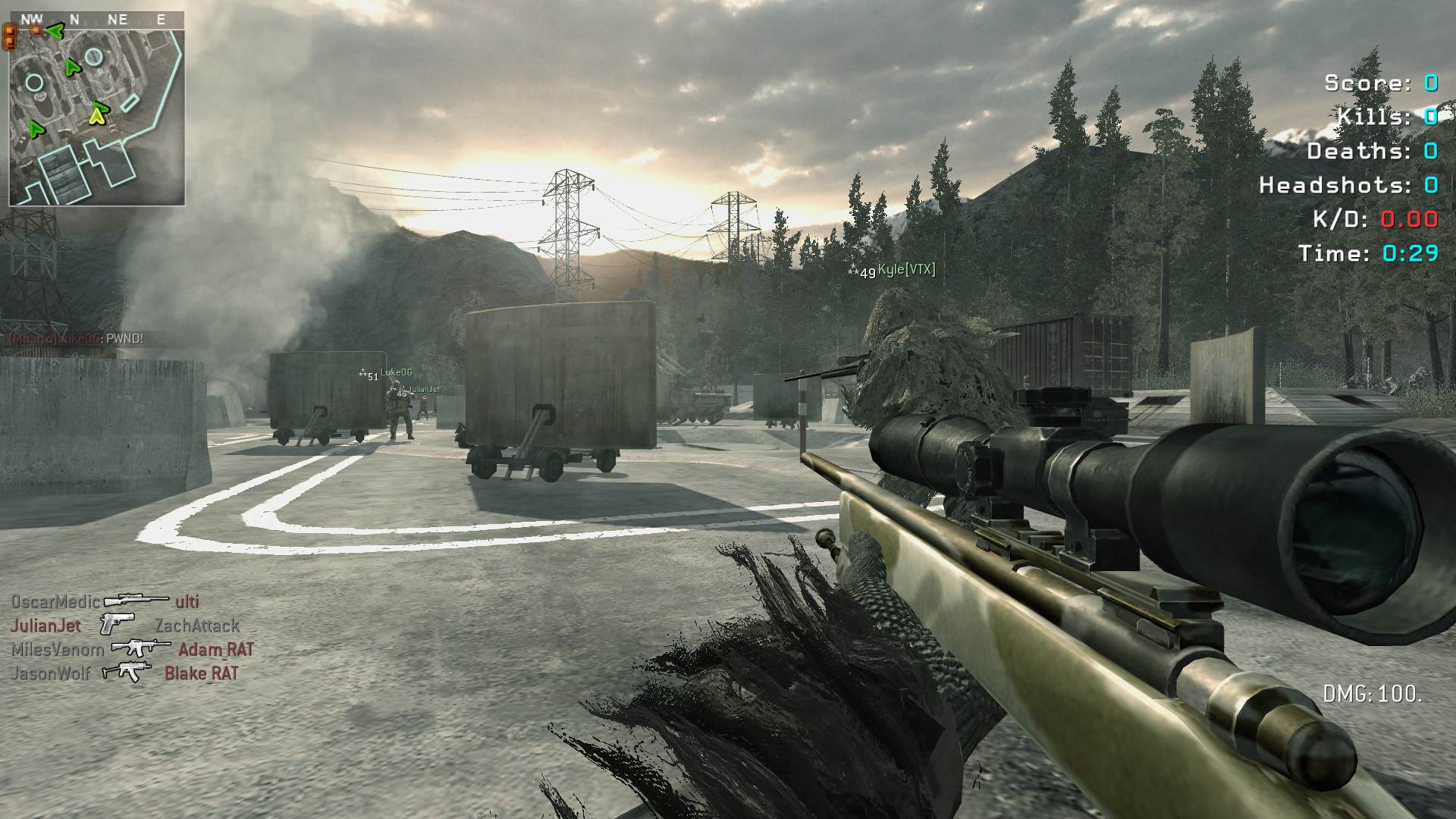Click the LukeOG PWND! chat message
The height and width of the screenshot is (819, 1456).
pos(76,339)
